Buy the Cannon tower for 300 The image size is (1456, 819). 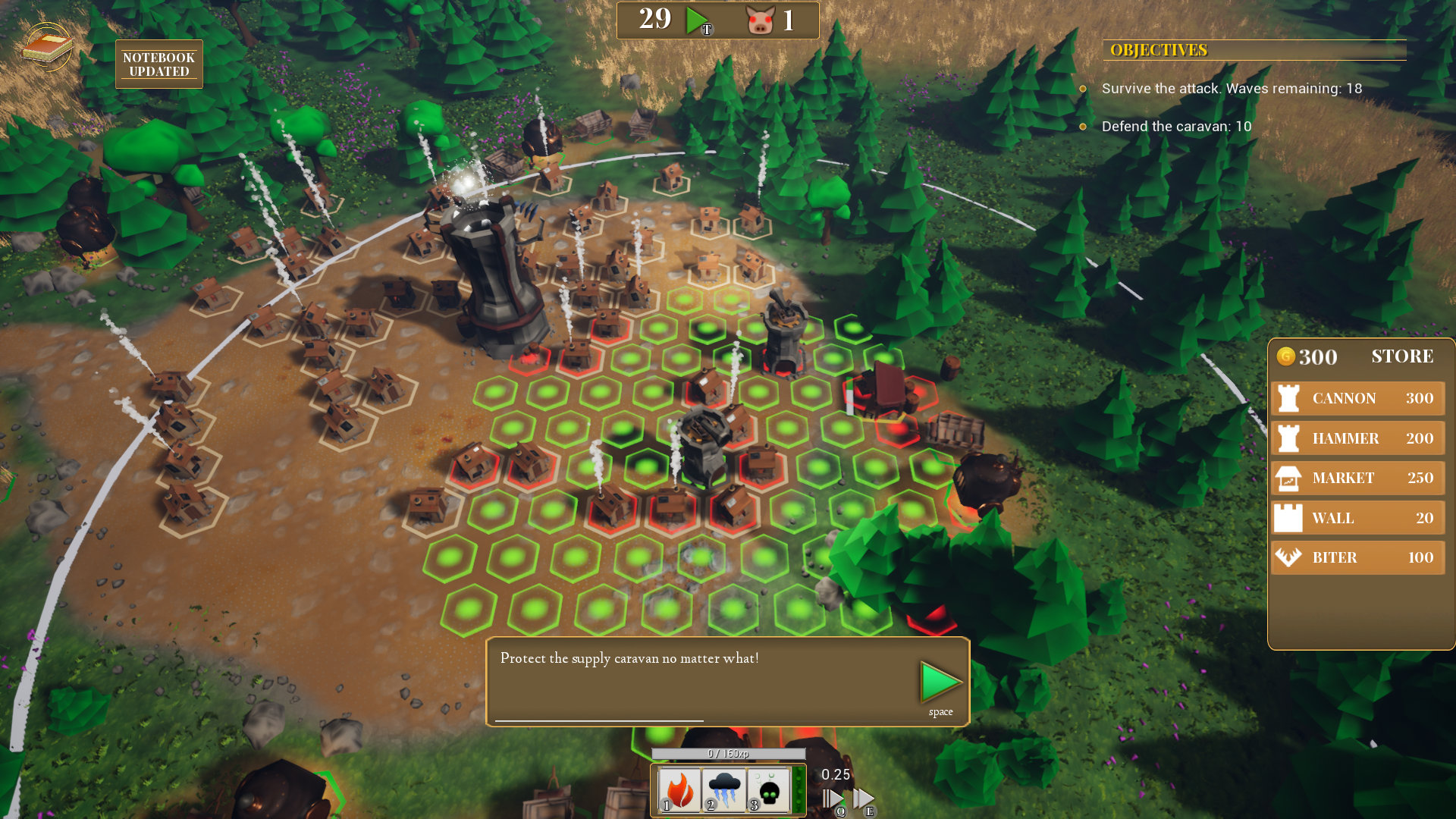pos(1357,399)
